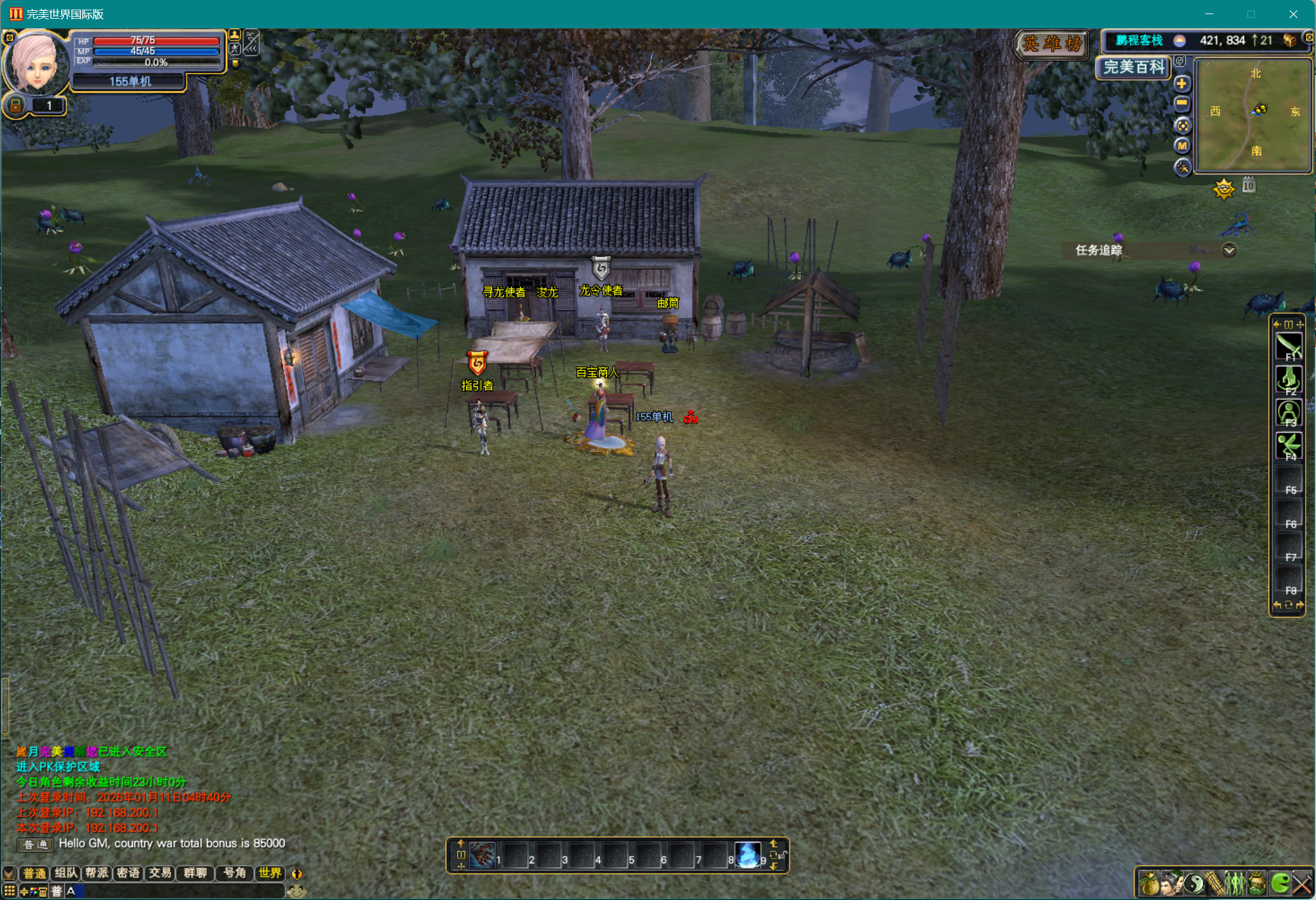Open the yin-yang skills icon in the bottom menu
The width and height of the screenshot is (1316, 900).
point(1194,883)
